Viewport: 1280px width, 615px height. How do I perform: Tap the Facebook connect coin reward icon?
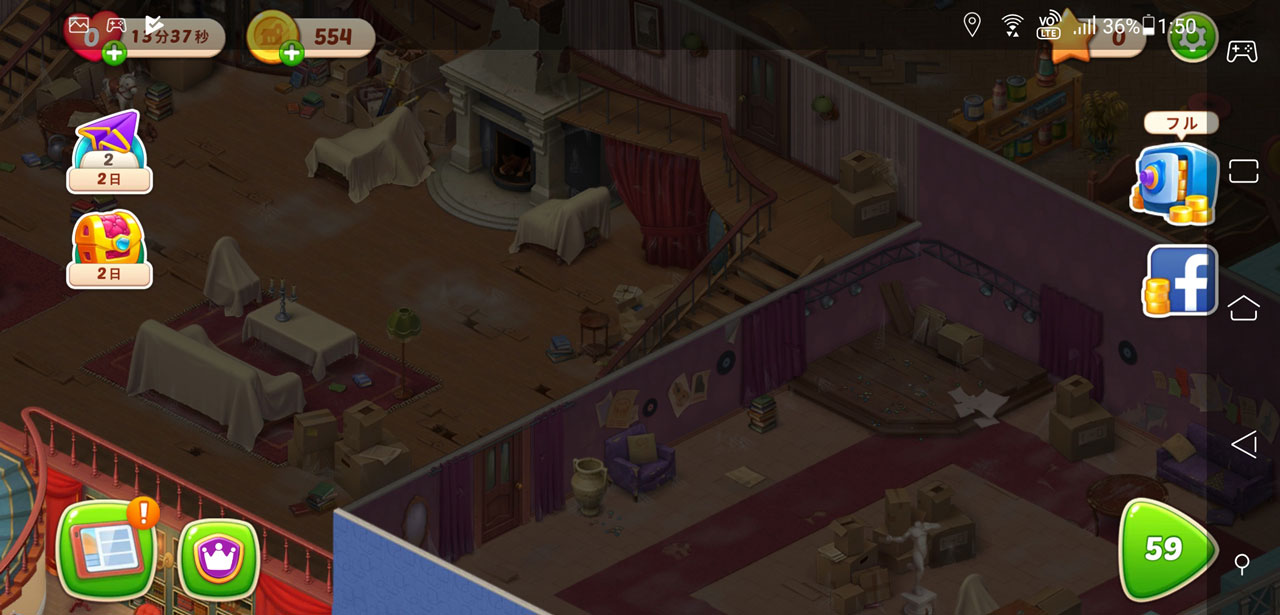1181,281
